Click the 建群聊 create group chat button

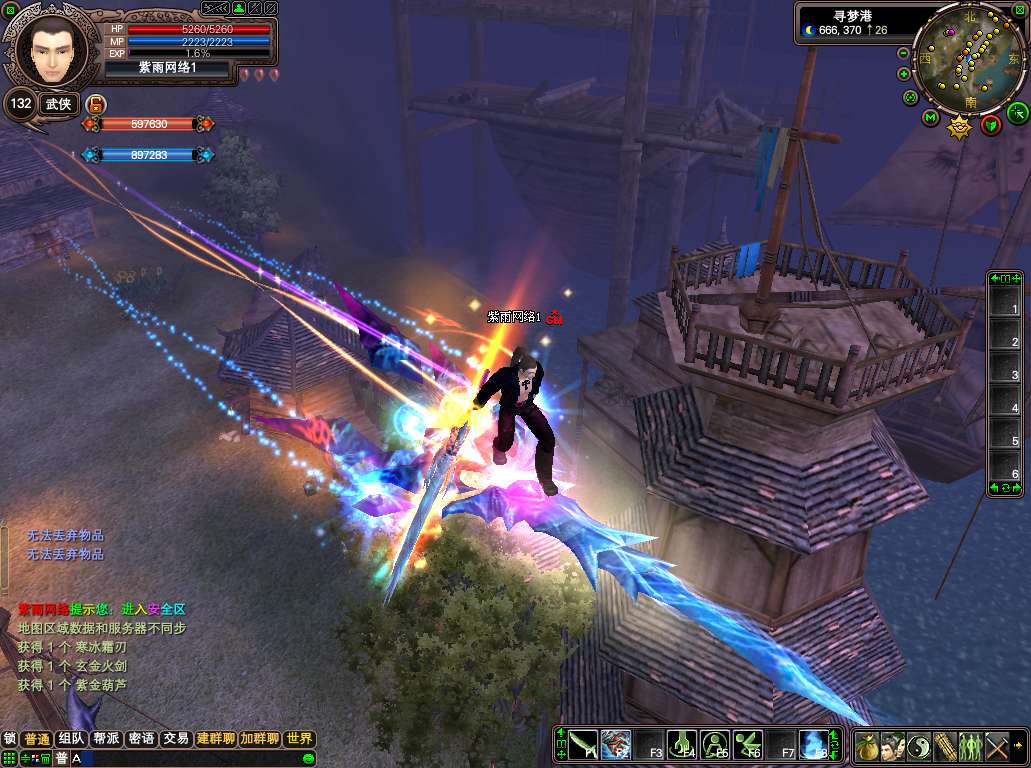coord(215,739)
